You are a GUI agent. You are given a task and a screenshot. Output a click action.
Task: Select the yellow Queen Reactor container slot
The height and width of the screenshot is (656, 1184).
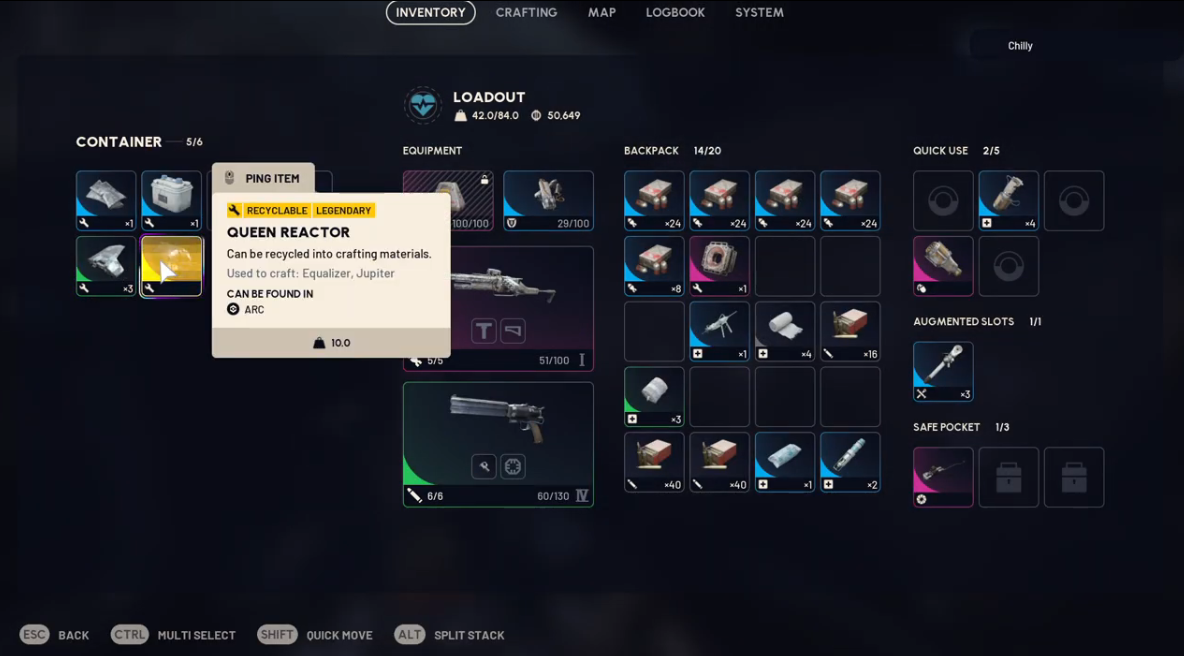click(x=171, y=266)
